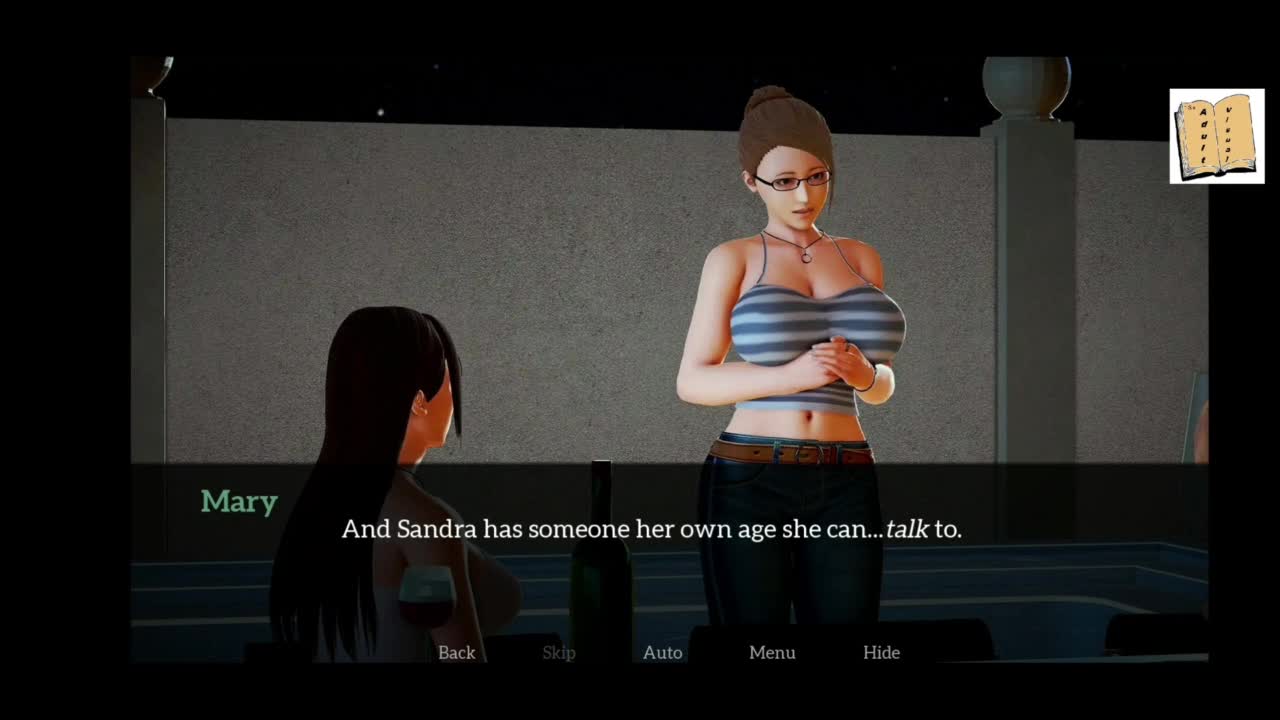Click the Skip dialogue button

tap(559, 653)
